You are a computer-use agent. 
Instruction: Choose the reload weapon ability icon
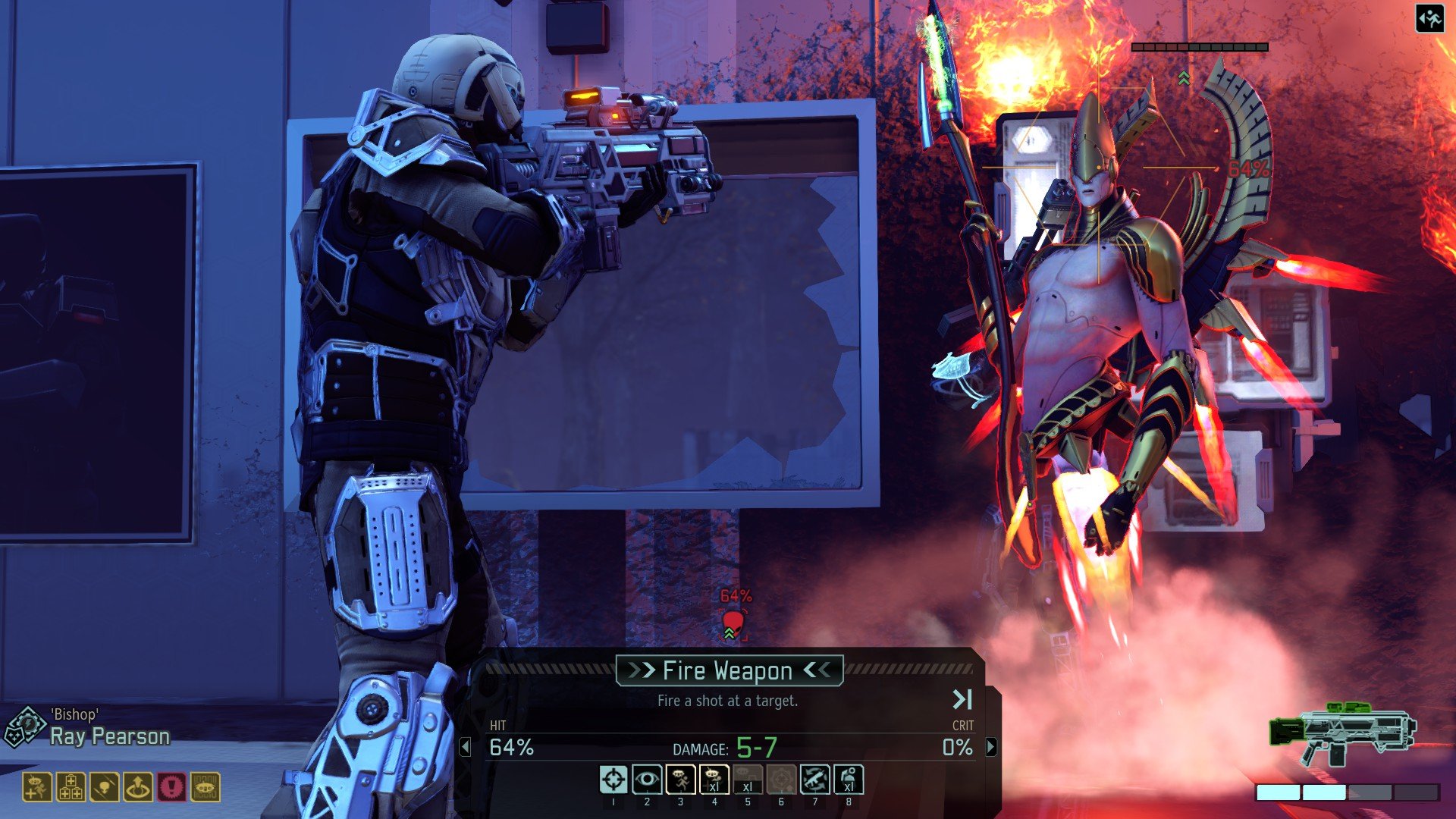815,780
